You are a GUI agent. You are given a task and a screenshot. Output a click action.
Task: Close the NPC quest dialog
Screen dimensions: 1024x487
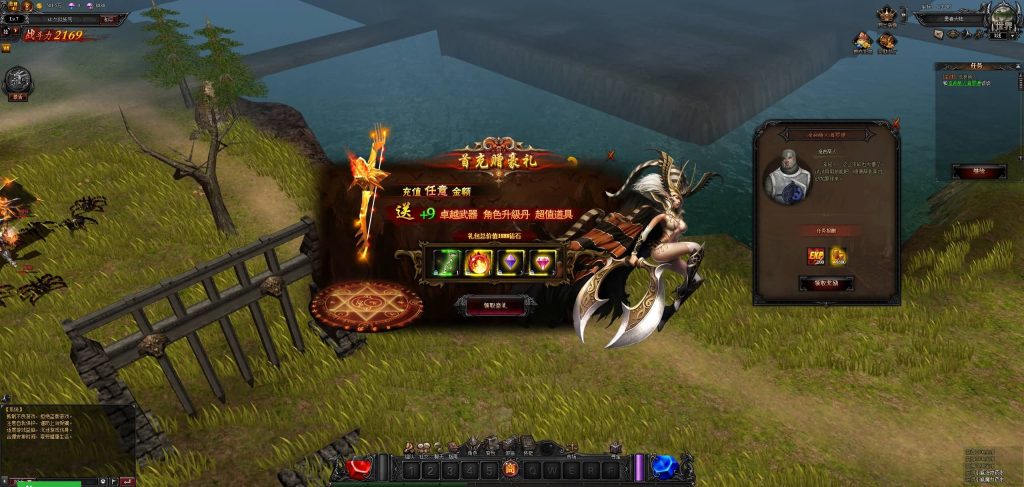(x=895, y=124)
